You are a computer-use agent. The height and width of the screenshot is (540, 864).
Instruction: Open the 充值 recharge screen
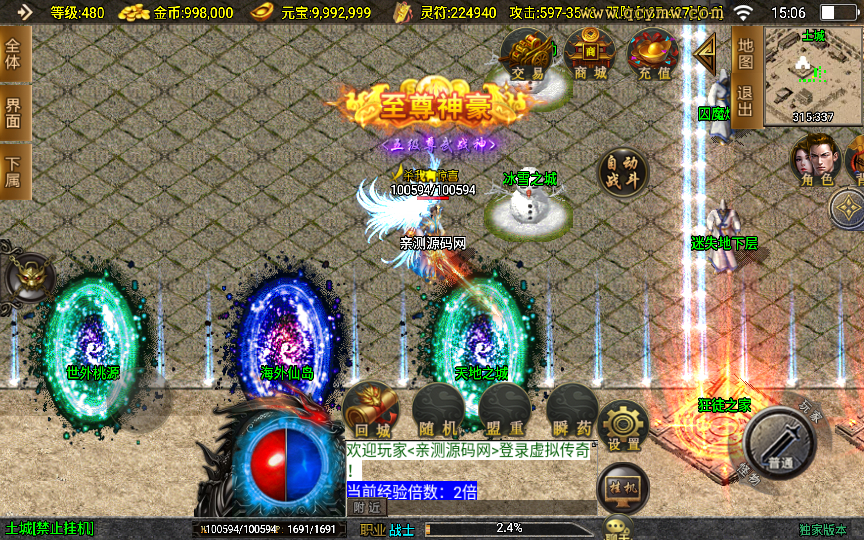652,55
